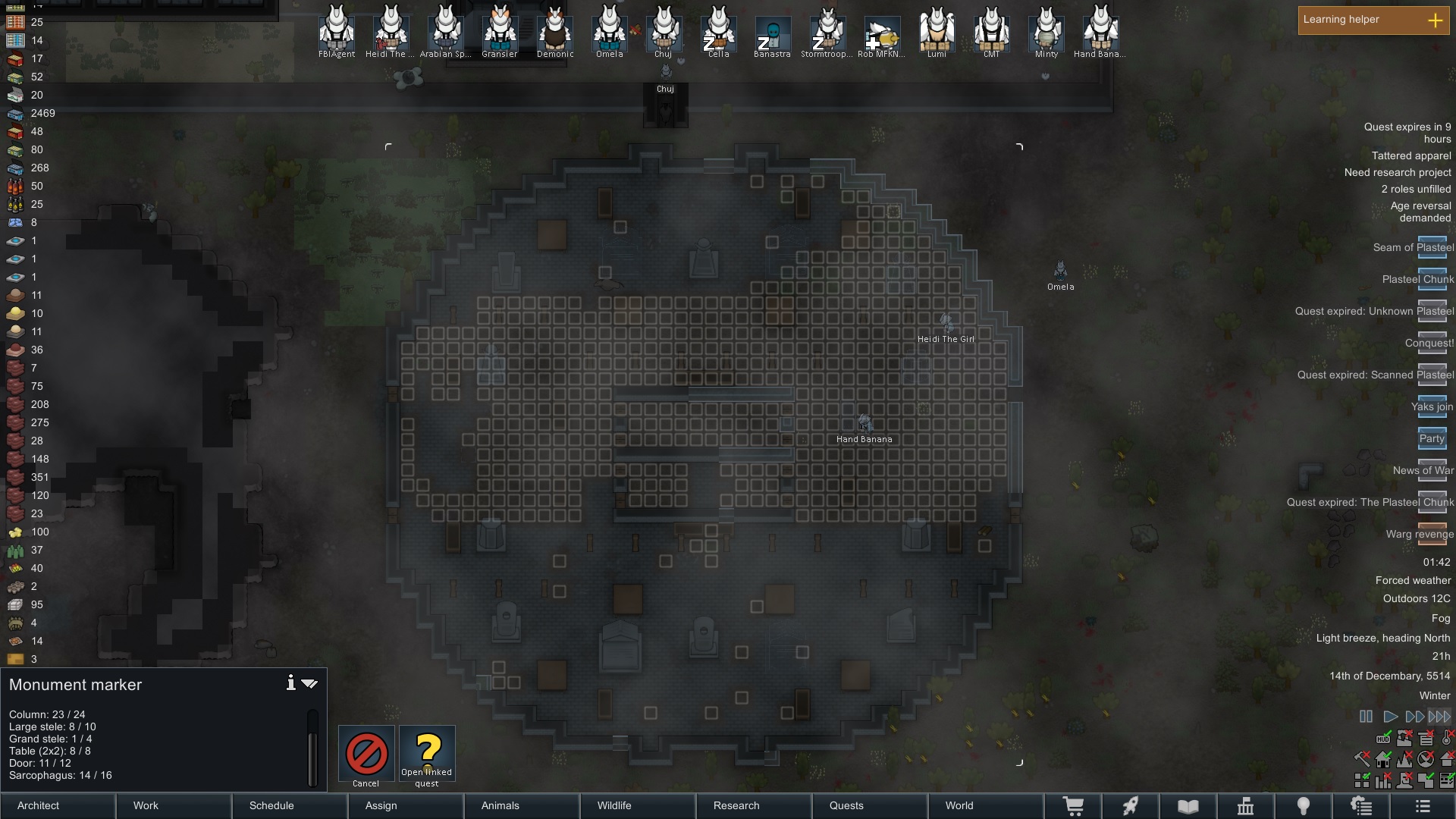Viewport: 1456px width, 819px height.
Task: Select colonist FBIAgent's portrait
Action: click(x=337, y=30)
